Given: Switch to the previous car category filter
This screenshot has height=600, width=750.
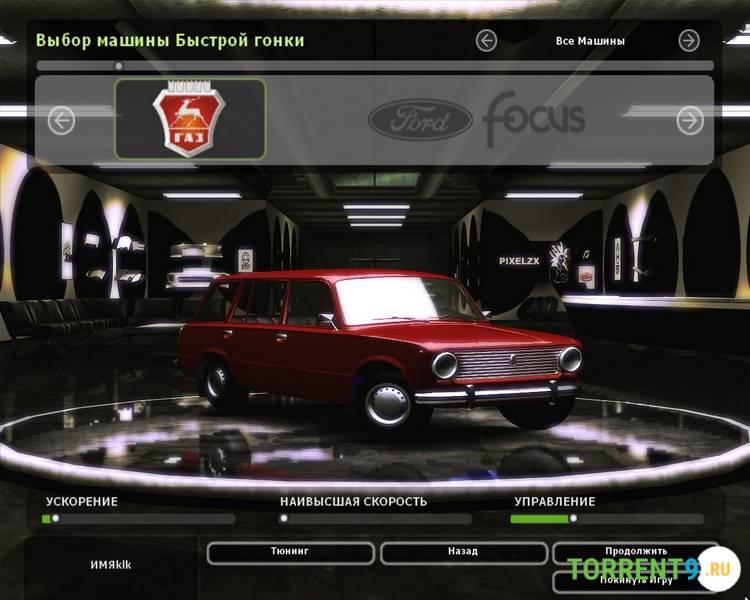Looking at the screenshot, I should [487, 41].
